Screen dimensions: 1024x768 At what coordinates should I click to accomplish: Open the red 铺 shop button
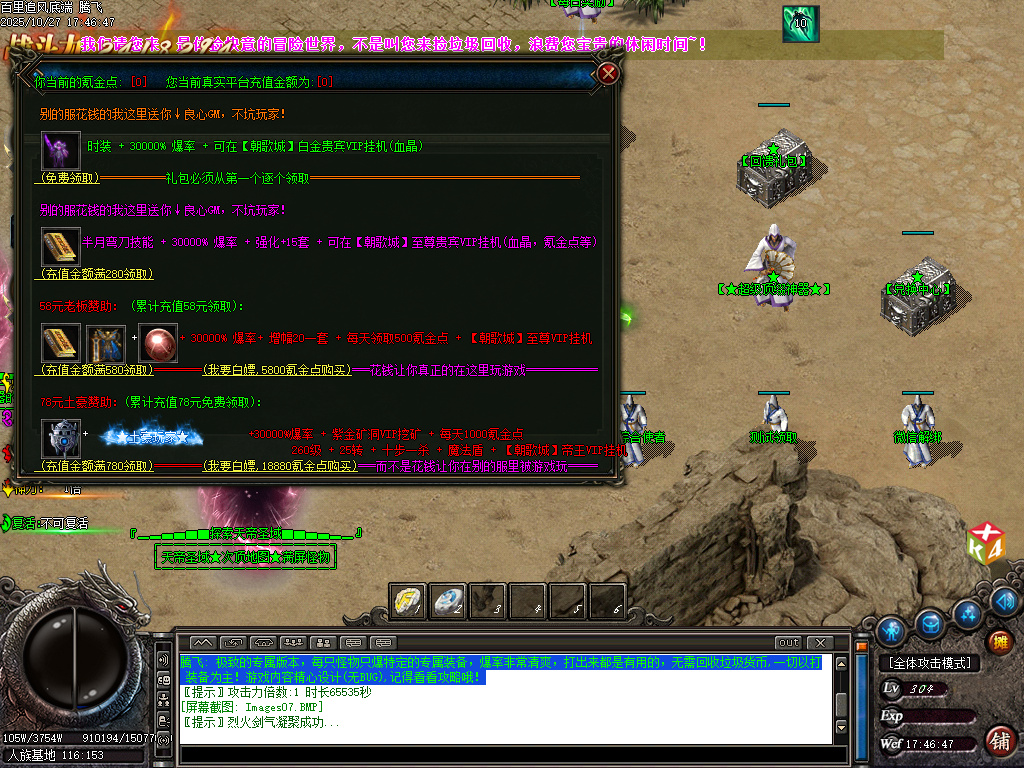998,740
